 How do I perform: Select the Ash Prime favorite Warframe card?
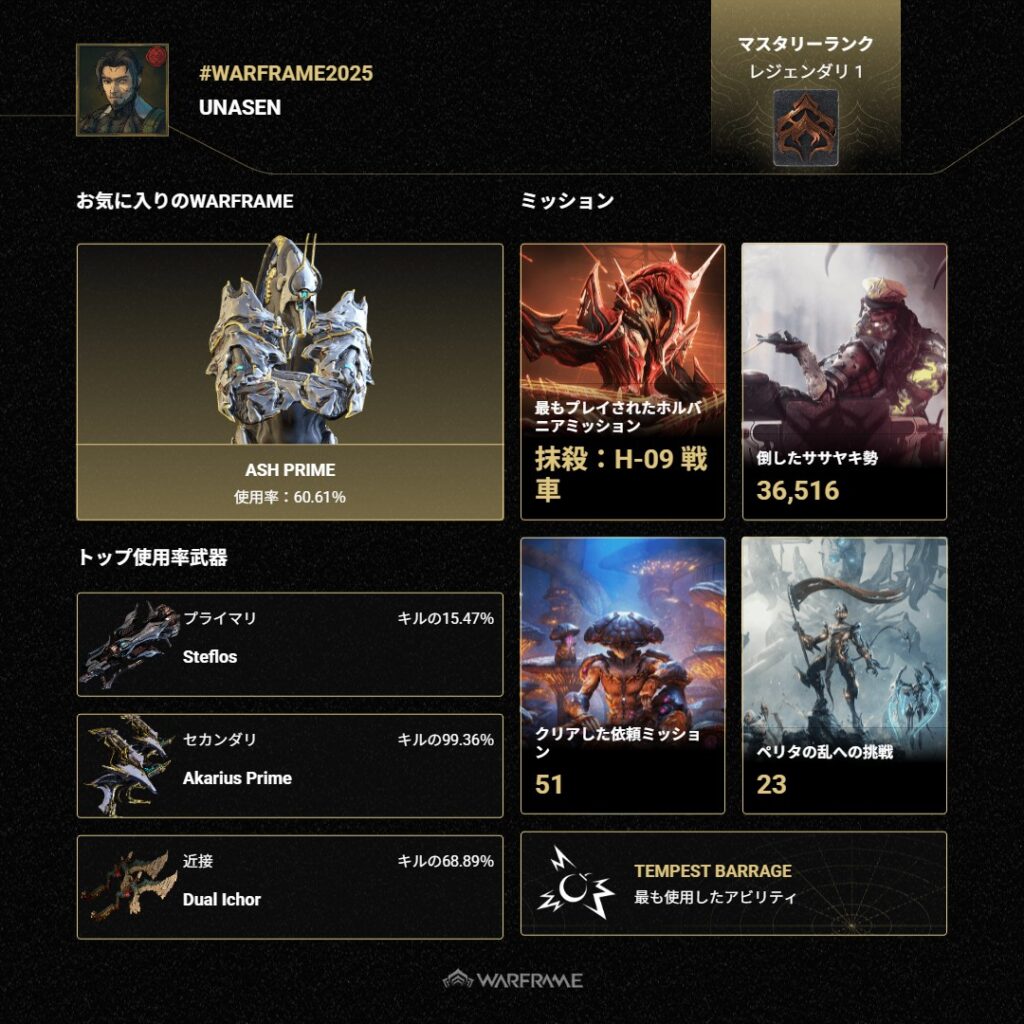[x=289, y=381]
